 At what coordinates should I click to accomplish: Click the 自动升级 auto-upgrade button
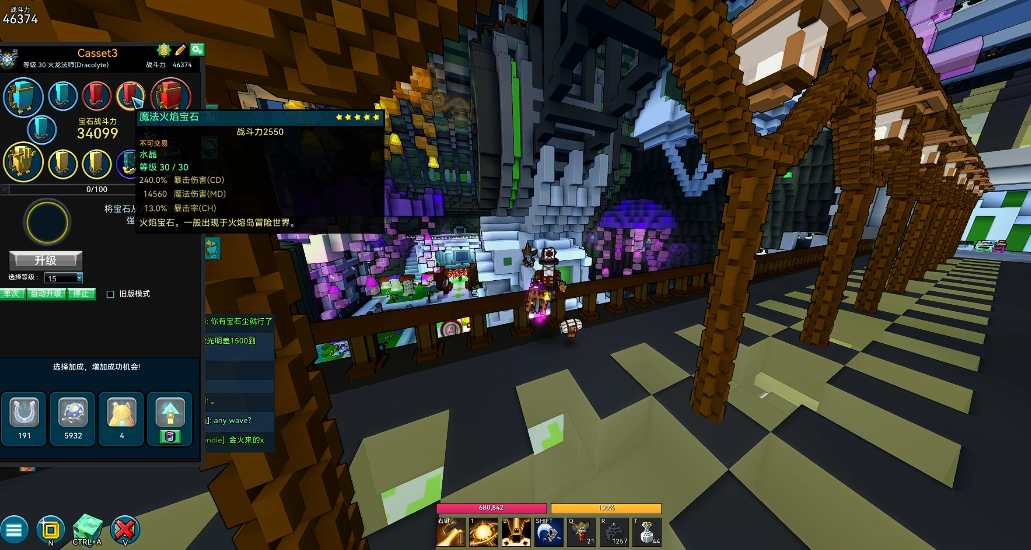point(47,294)
